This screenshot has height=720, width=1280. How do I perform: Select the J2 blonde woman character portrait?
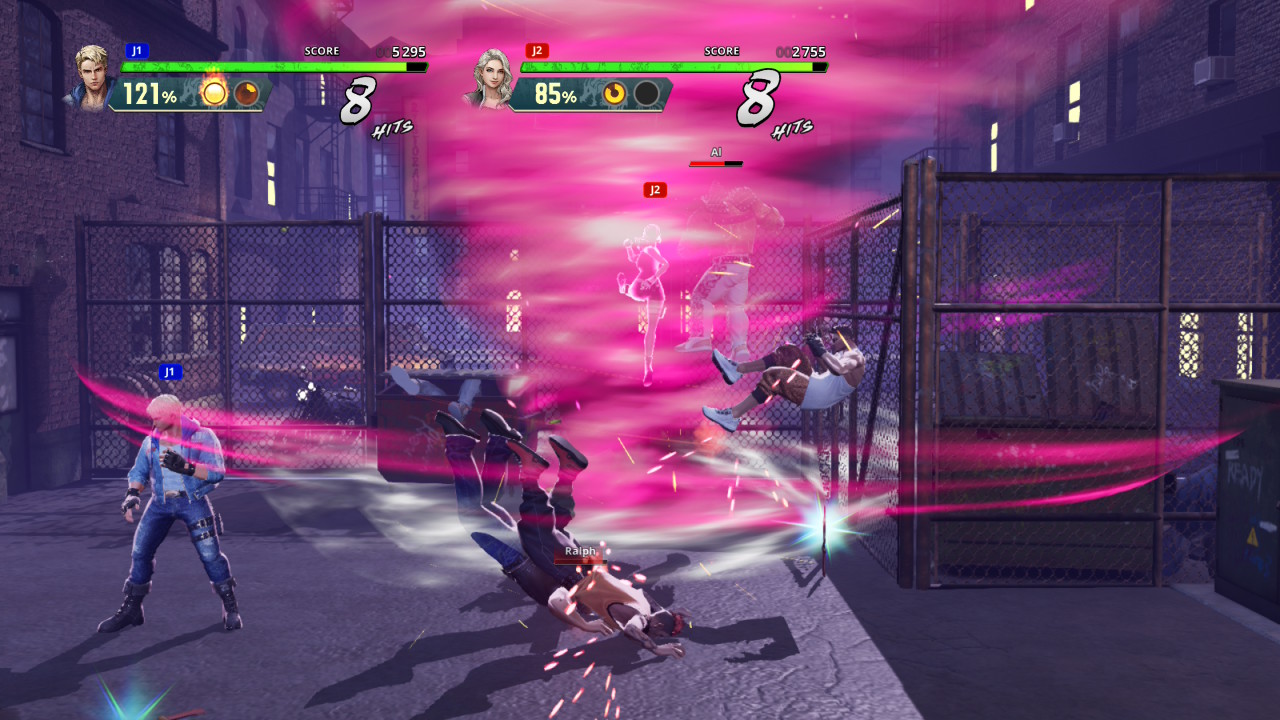492,77
